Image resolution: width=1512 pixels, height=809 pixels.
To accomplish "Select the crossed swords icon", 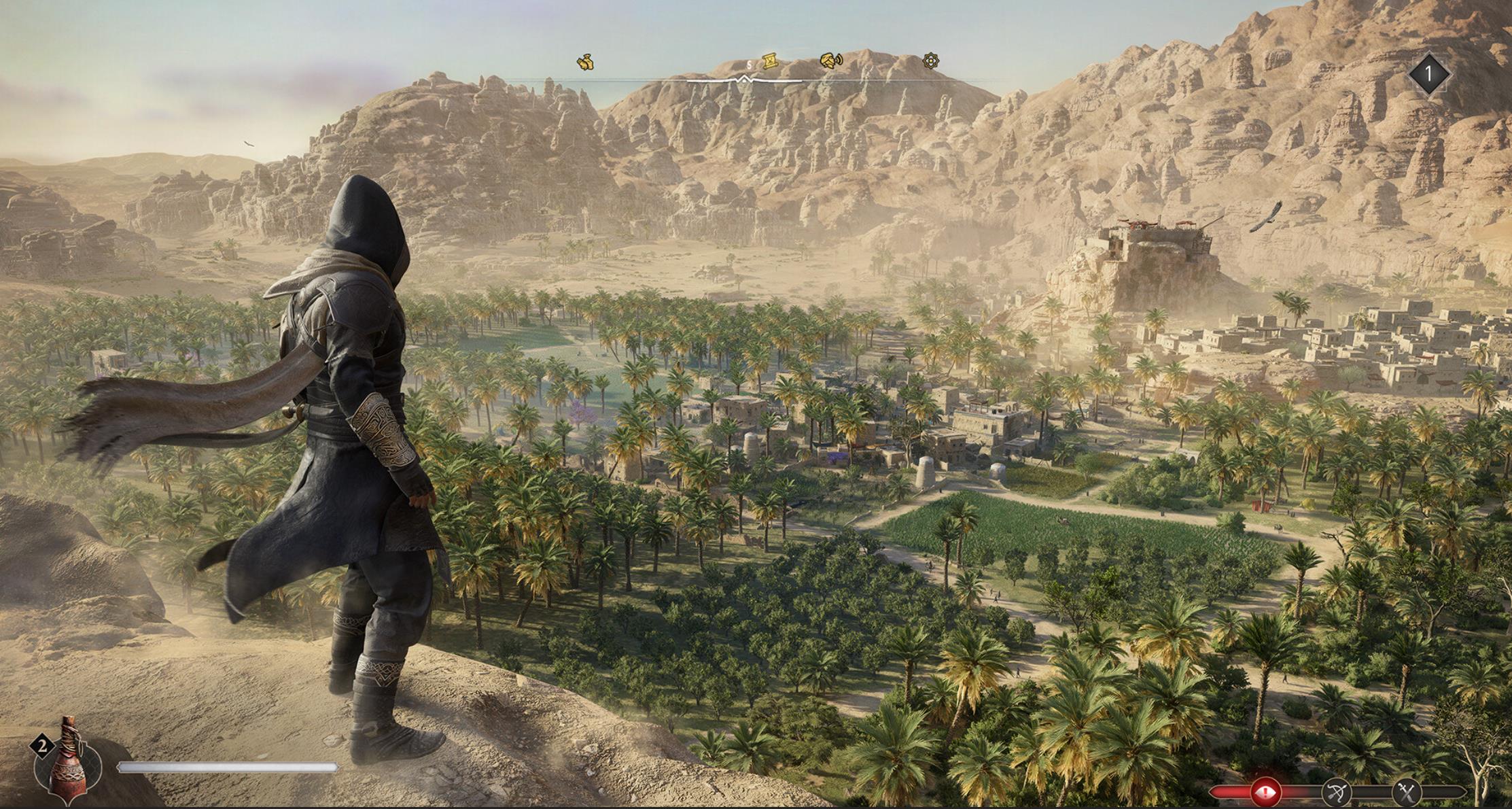I will [x=1406, y=791].
